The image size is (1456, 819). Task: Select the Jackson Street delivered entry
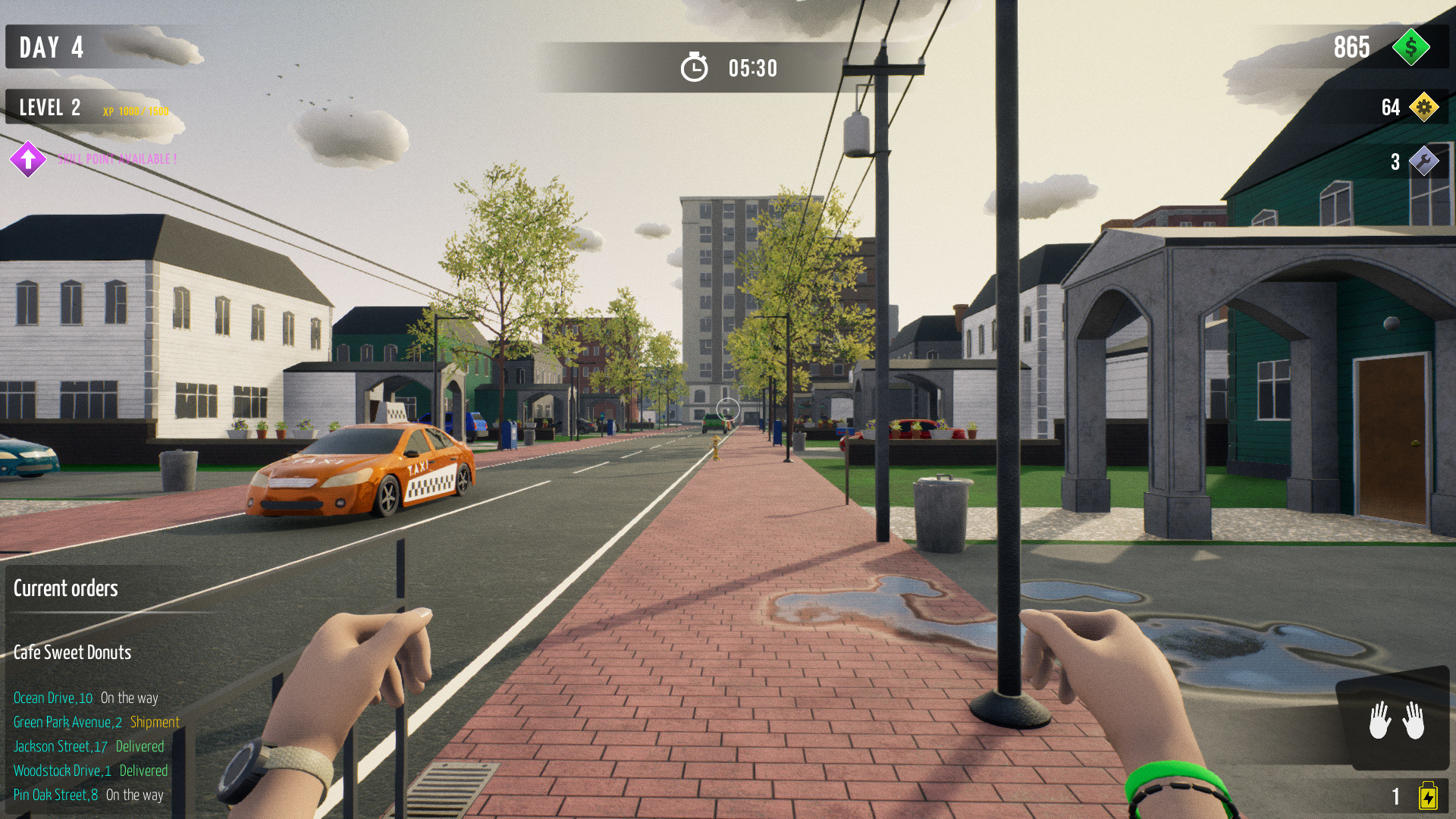pos(89,747)
